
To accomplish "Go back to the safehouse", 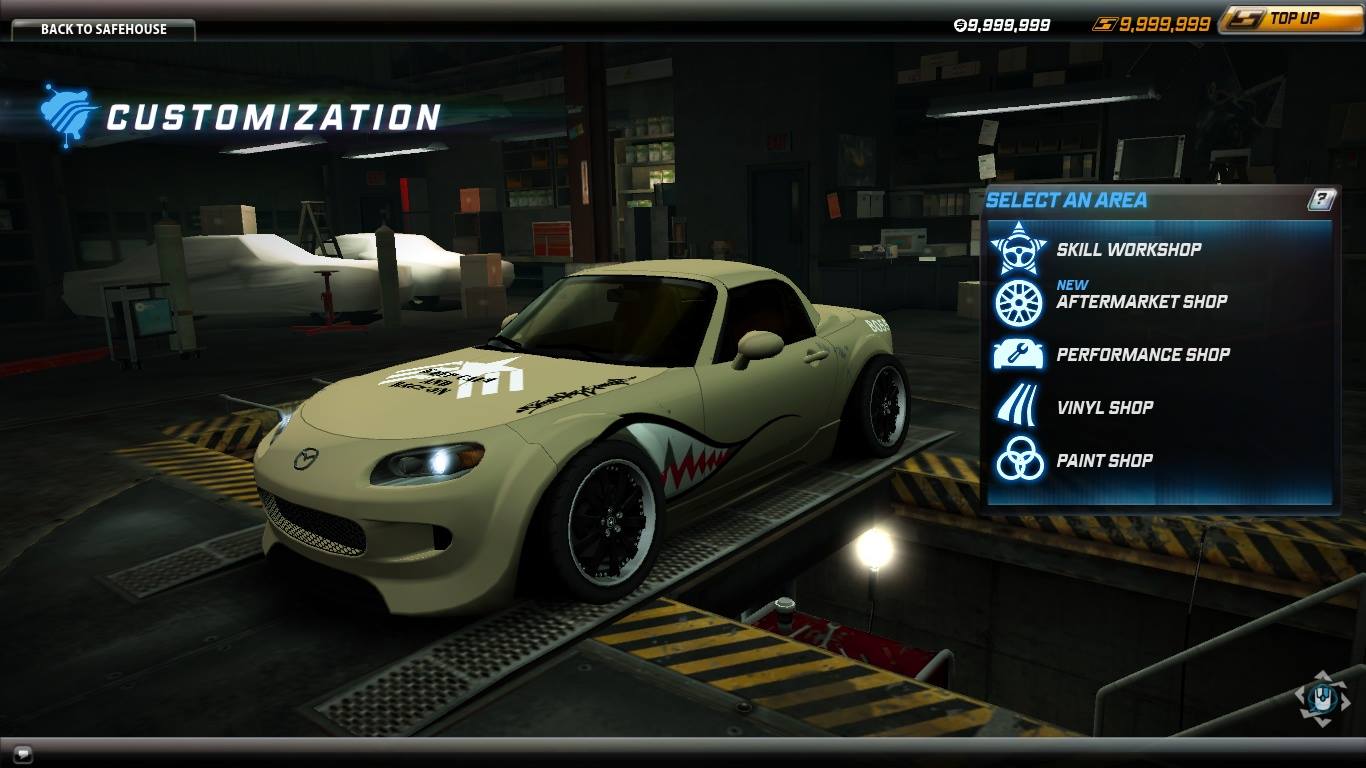I will [x=103, y=29].
